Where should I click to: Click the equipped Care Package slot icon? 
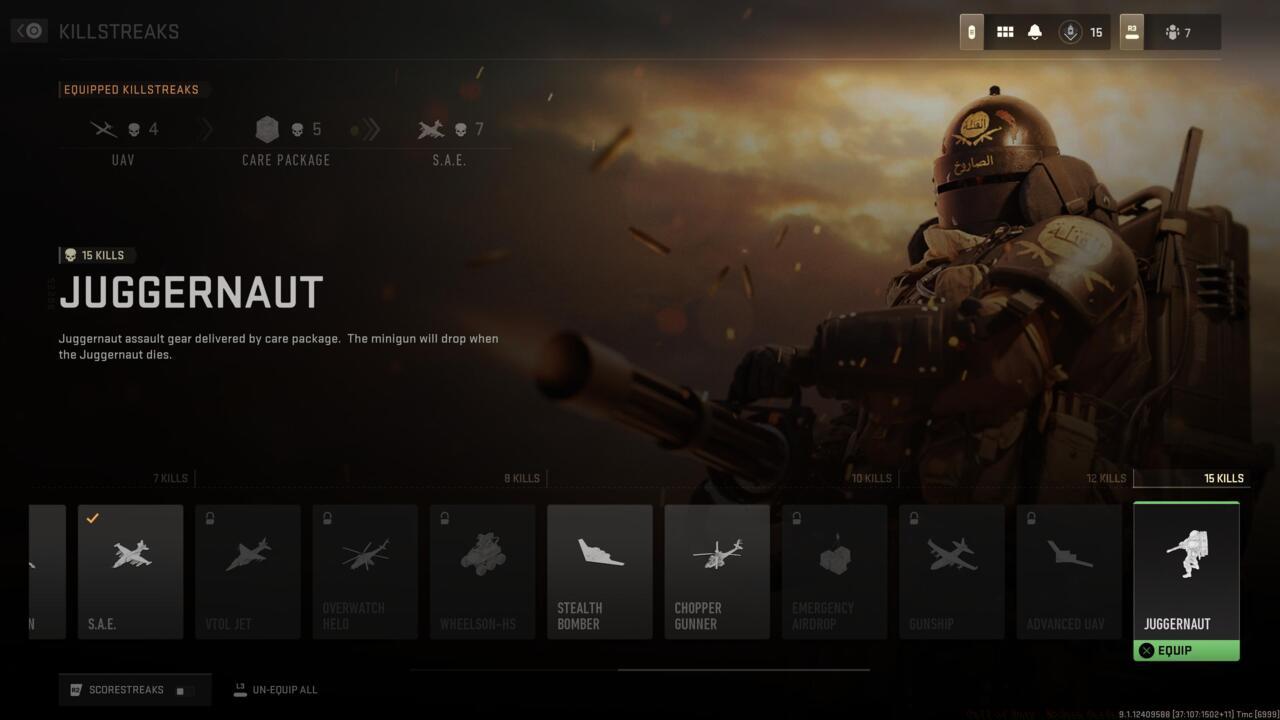coord(267,128)
